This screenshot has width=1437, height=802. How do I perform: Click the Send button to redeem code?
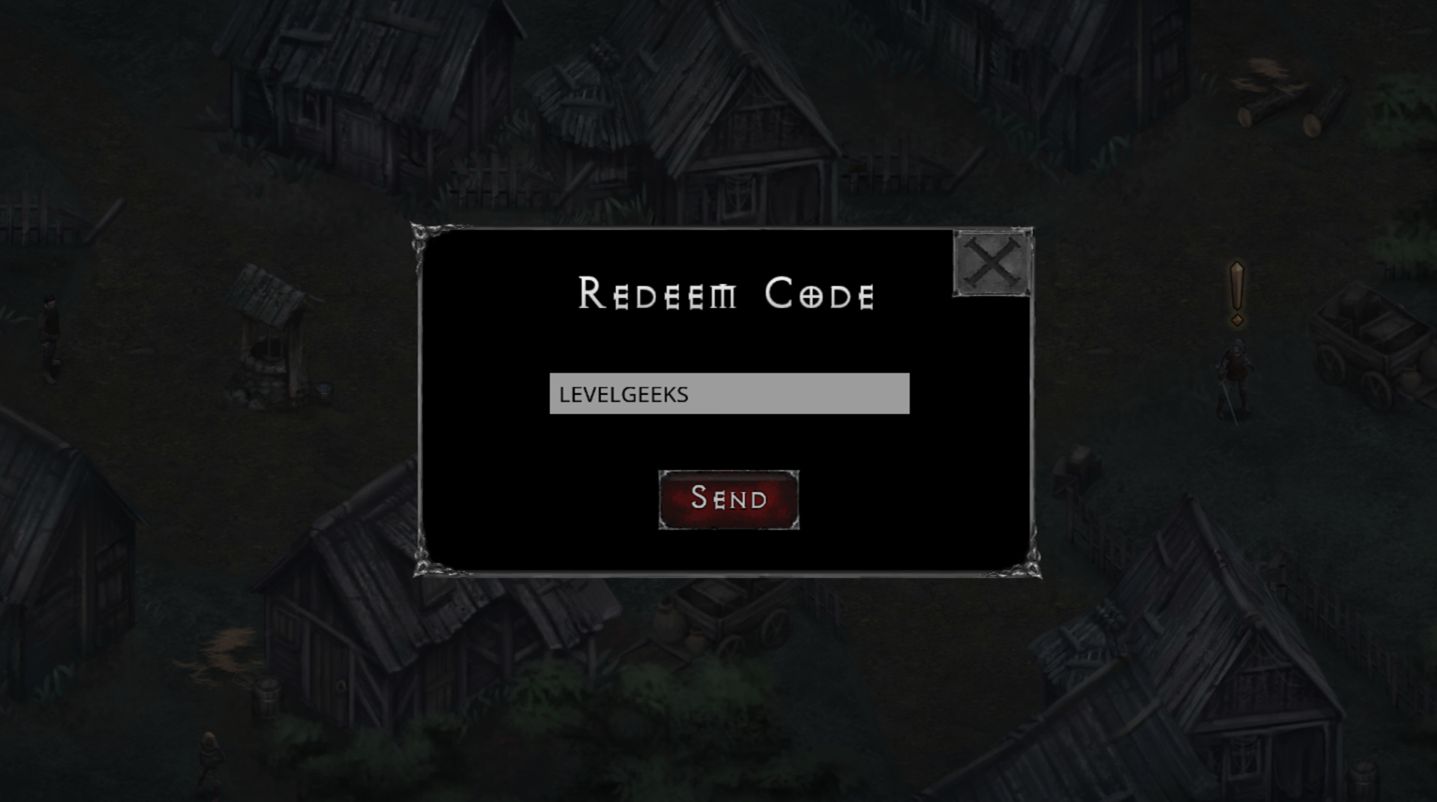[x=728, y=498]
